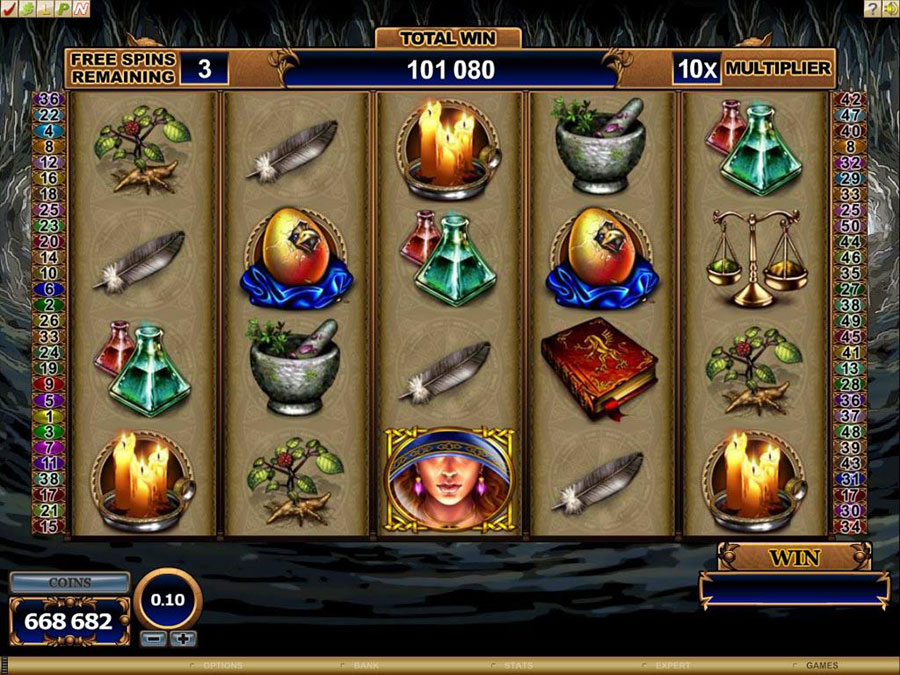Open the Bank menu
The height and width of the screenshot is (675, 900).
[x=364, y=665]
